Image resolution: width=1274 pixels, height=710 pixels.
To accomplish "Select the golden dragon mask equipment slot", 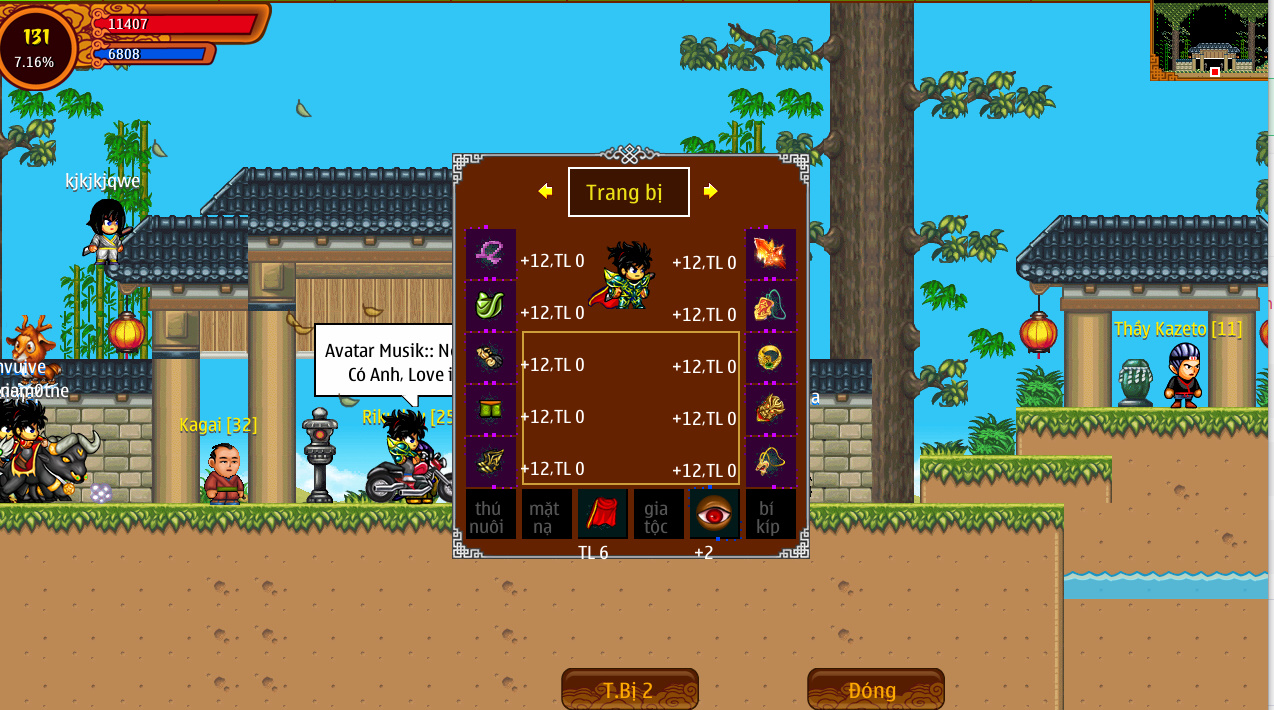I will (770, 410).
